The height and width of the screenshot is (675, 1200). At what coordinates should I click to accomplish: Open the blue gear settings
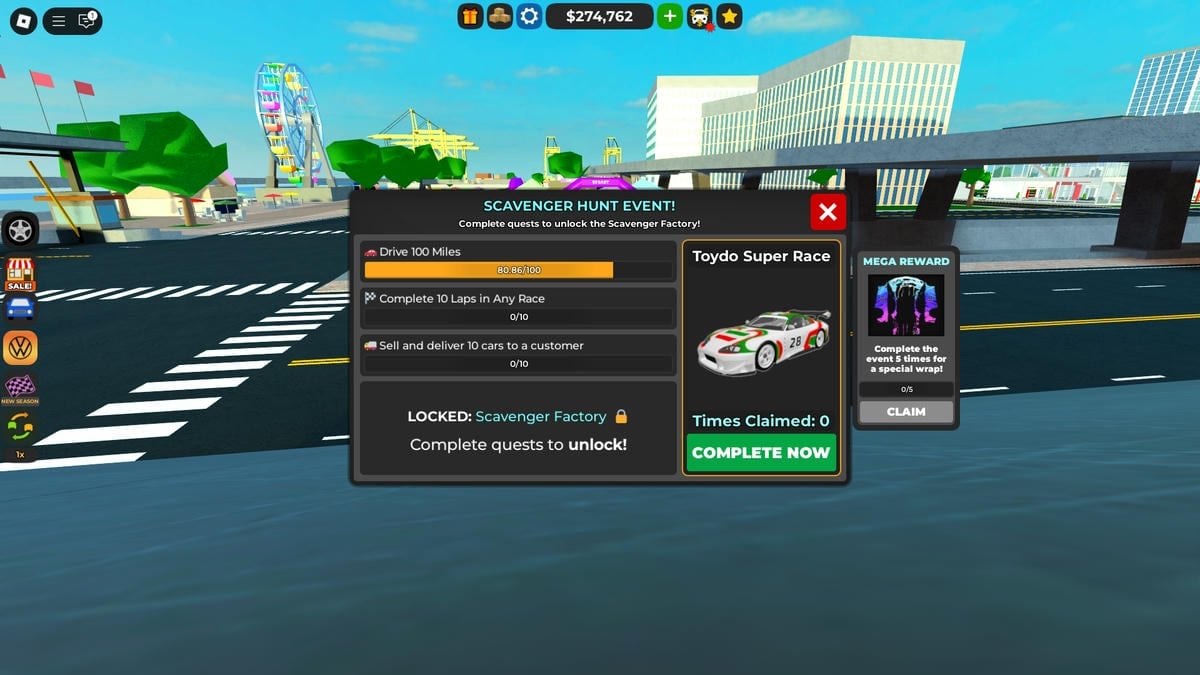(x=529, y=16)
